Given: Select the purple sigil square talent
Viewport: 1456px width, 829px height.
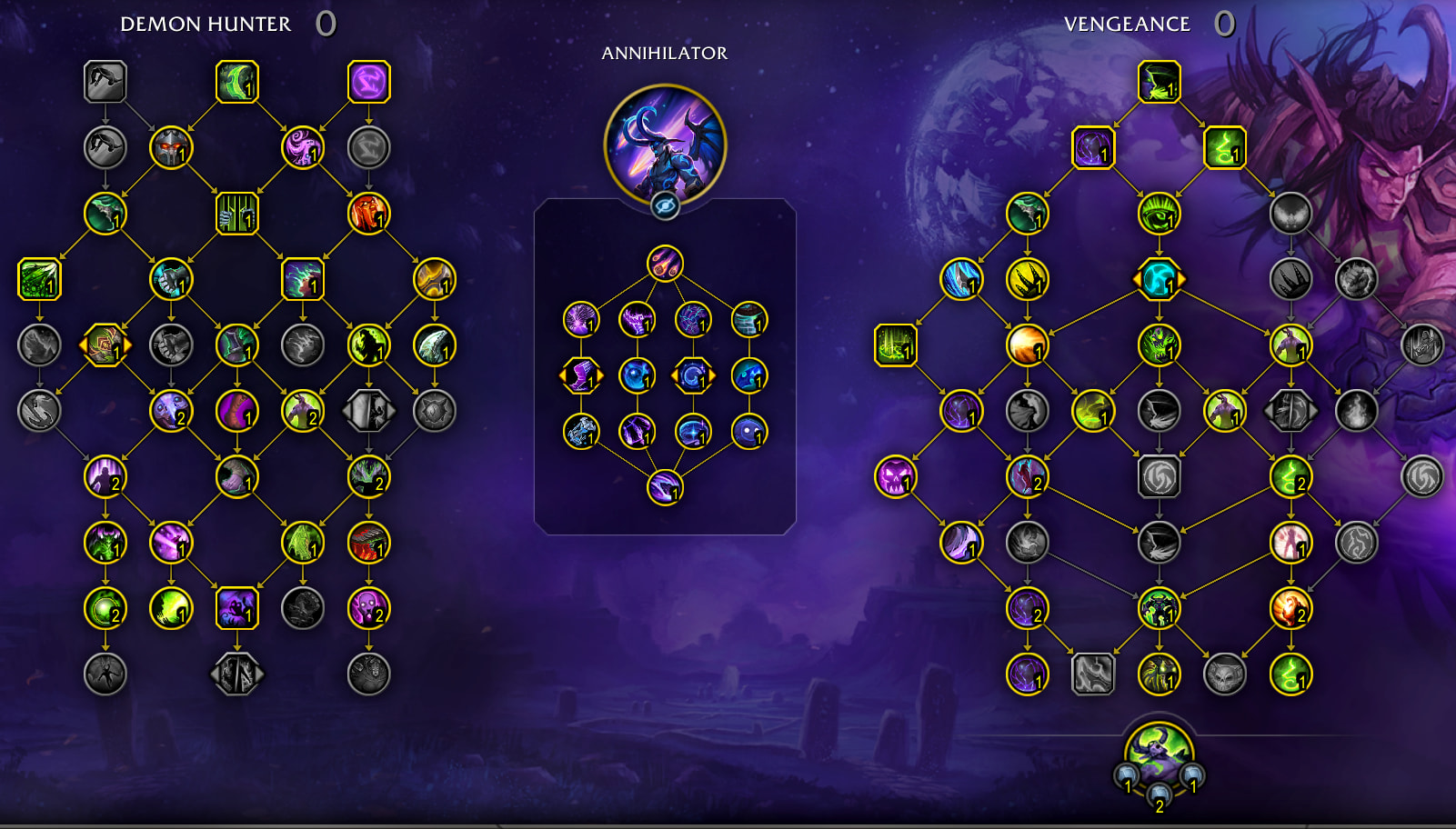Looking at the screenshot, I should point(368,82).
